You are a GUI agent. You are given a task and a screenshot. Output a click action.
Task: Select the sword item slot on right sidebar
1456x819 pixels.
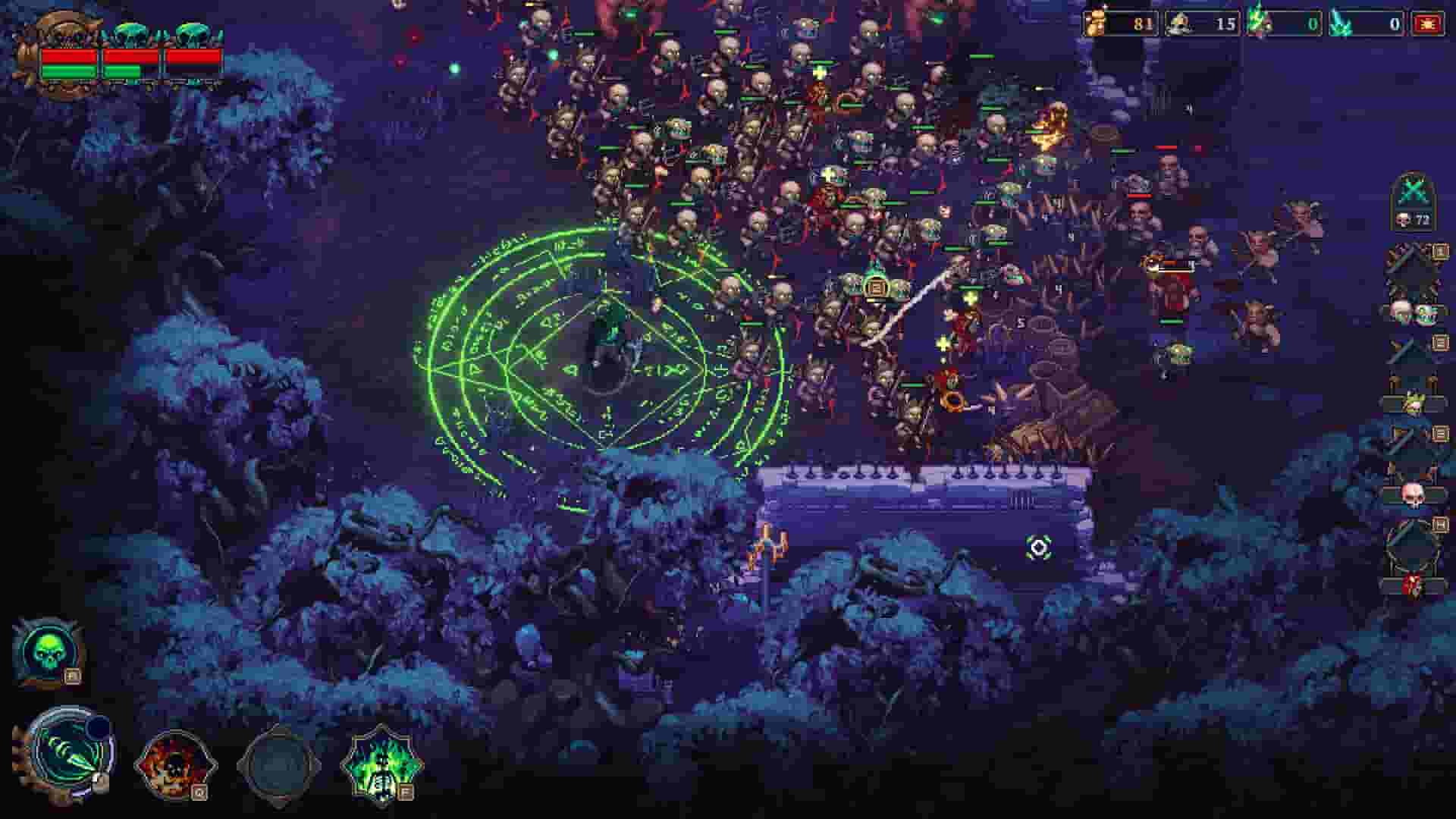(1407, 347)
